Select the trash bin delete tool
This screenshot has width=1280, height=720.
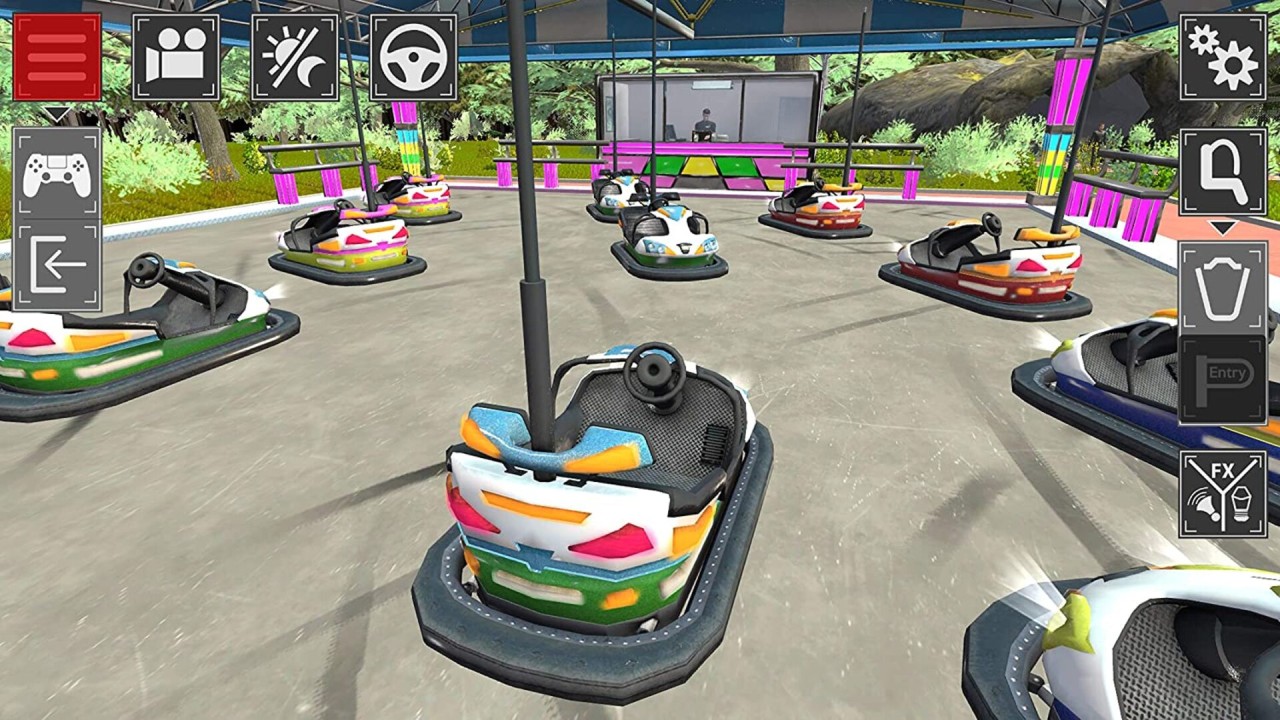(1223, 288)
